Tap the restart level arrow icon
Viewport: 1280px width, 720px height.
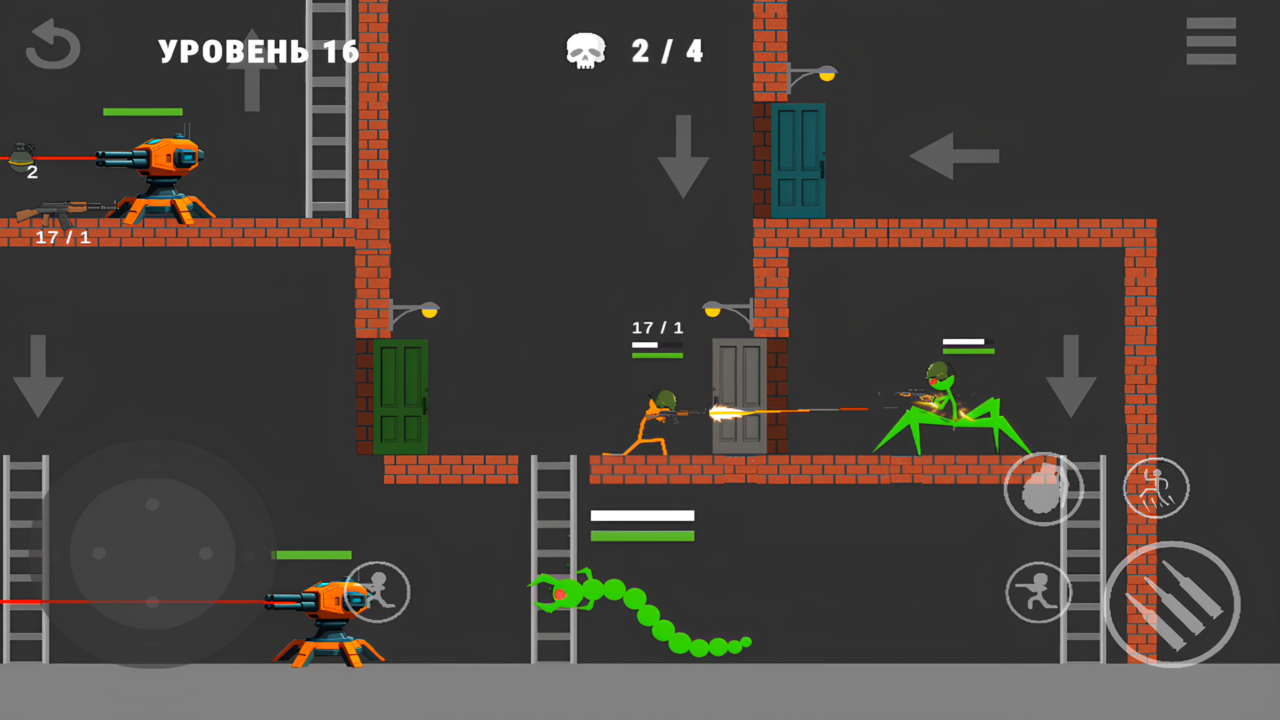coord(52,44)
